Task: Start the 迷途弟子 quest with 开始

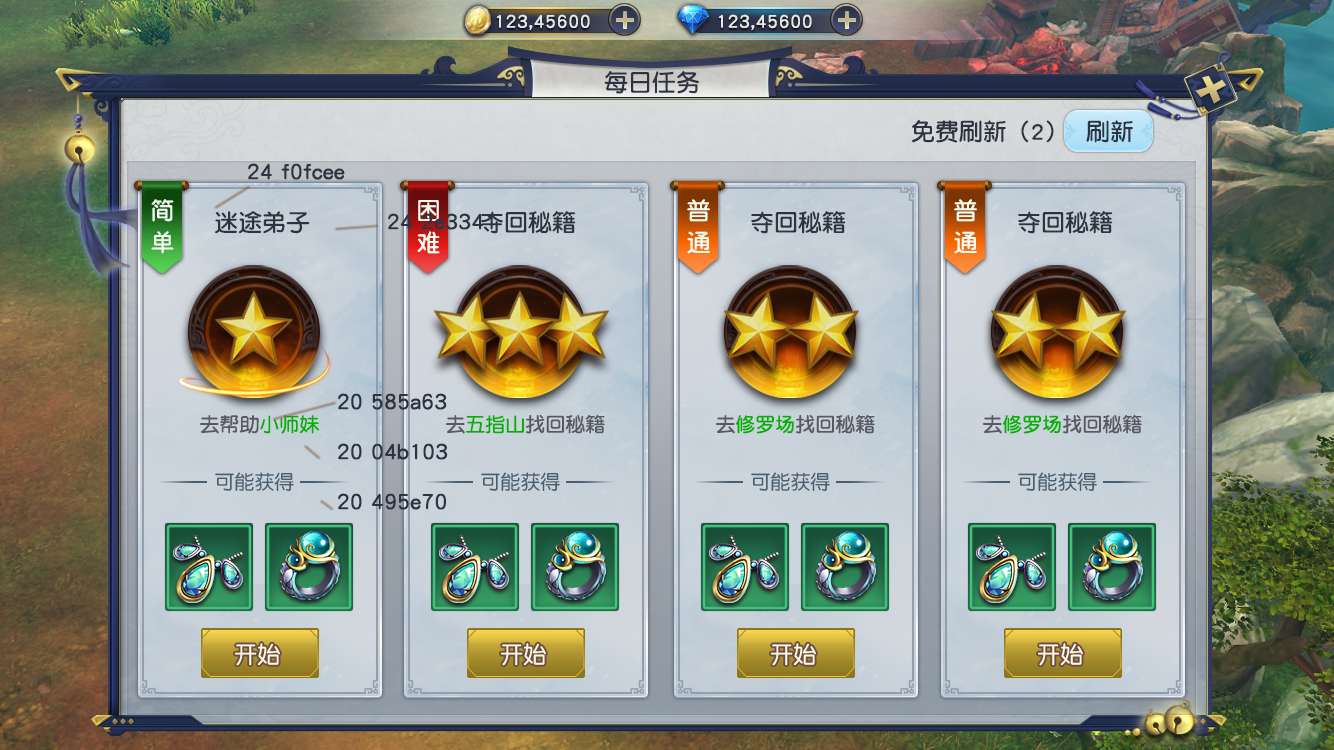Action: 259,655
